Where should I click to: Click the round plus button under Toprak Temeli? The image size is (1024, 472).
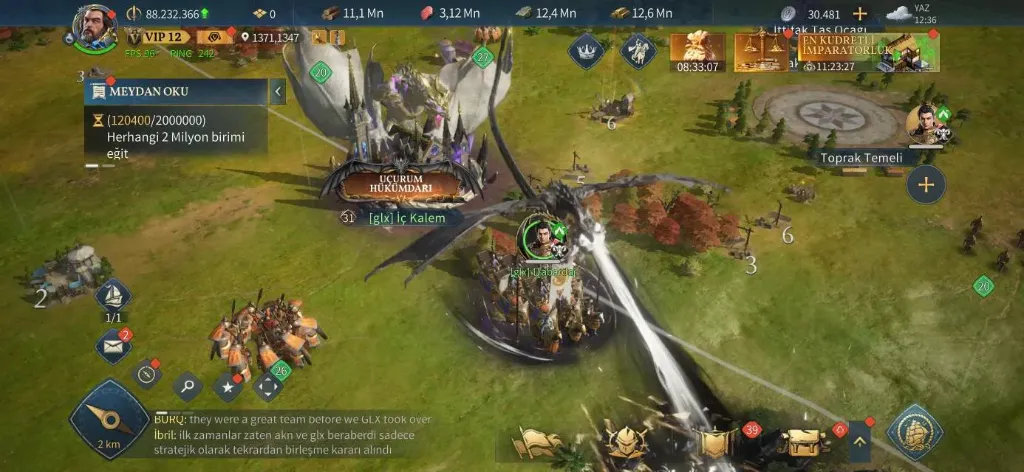click(926, 185)
